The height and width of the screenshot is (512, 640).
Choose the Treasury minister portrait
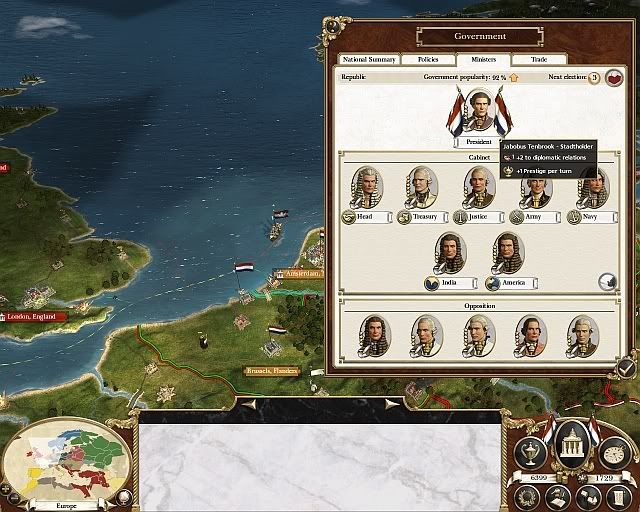423,187
